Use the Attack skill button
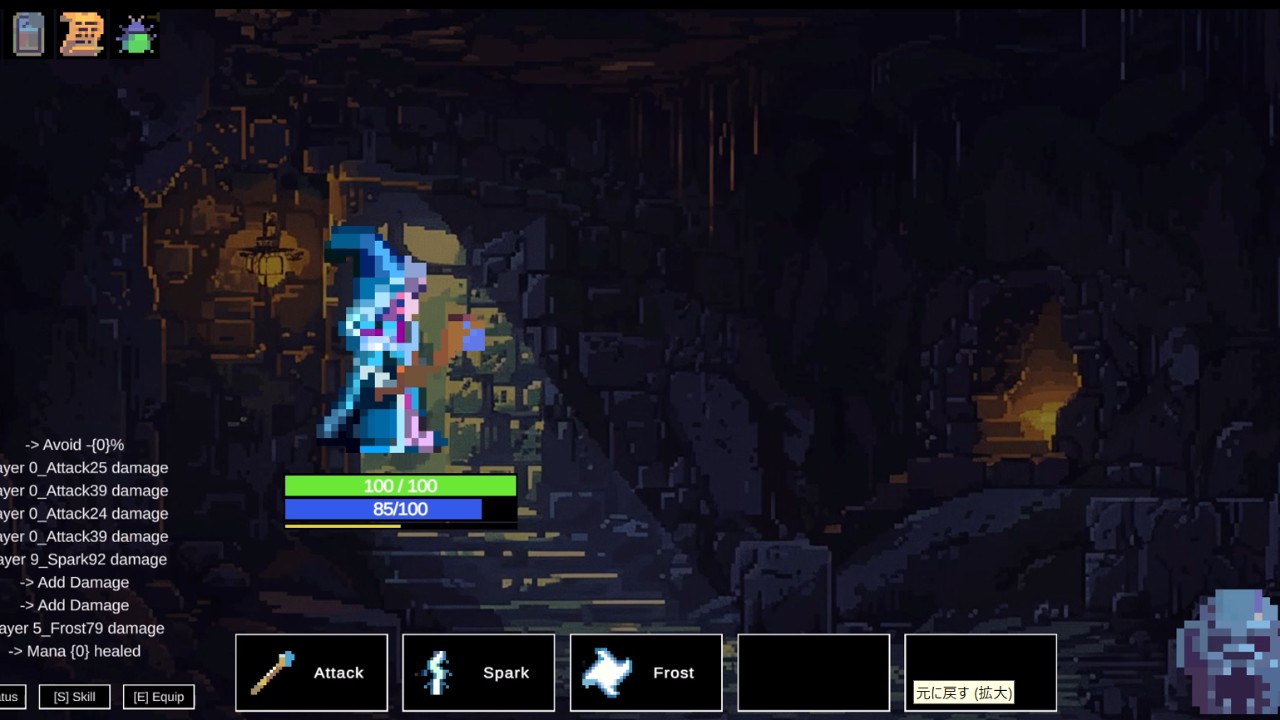 pyautogui.click(x=311, y=673)
